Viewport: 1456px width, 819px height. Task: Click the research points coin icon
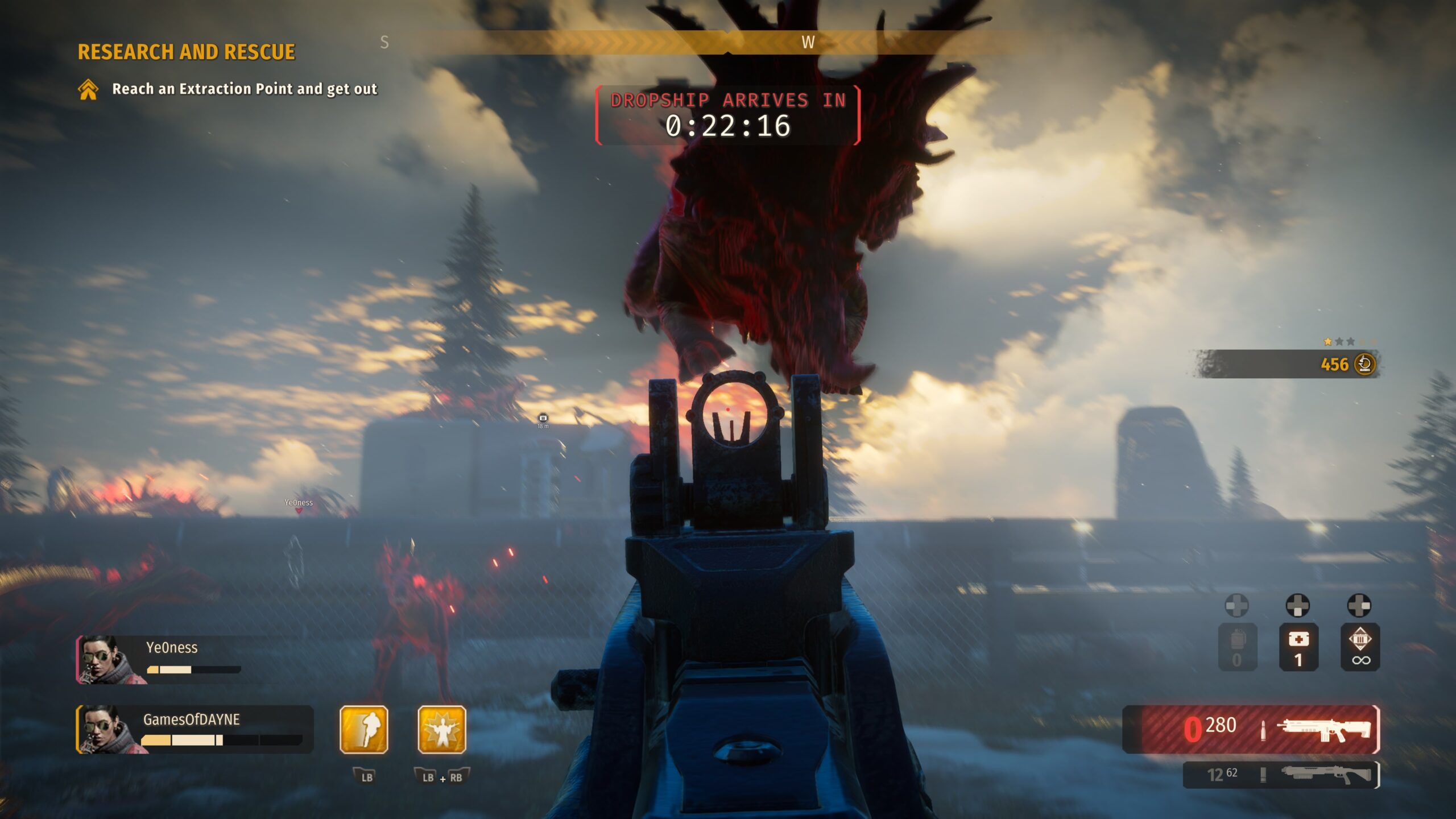[1364, 364]
